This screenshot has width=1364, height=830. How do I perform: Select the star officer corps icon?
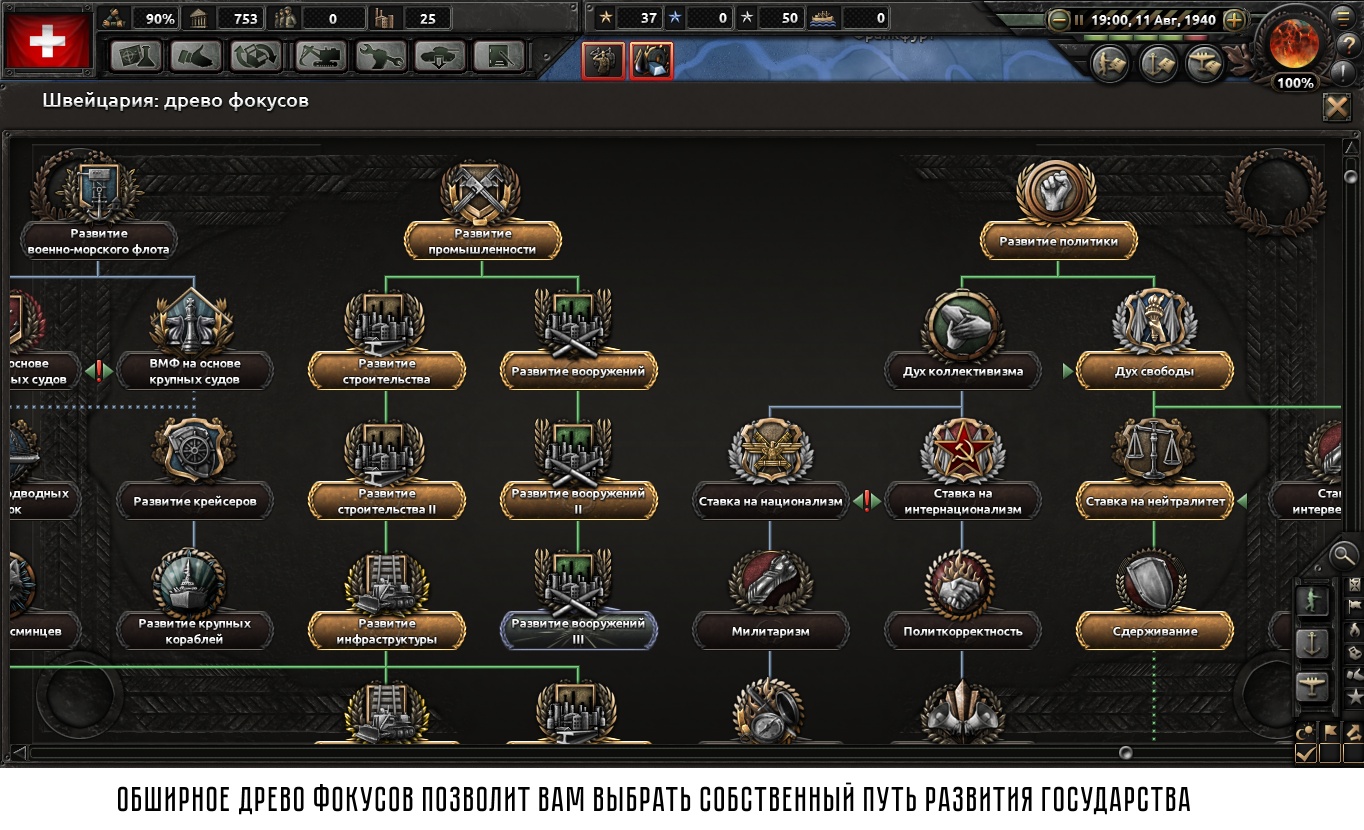coord(1353,696)
